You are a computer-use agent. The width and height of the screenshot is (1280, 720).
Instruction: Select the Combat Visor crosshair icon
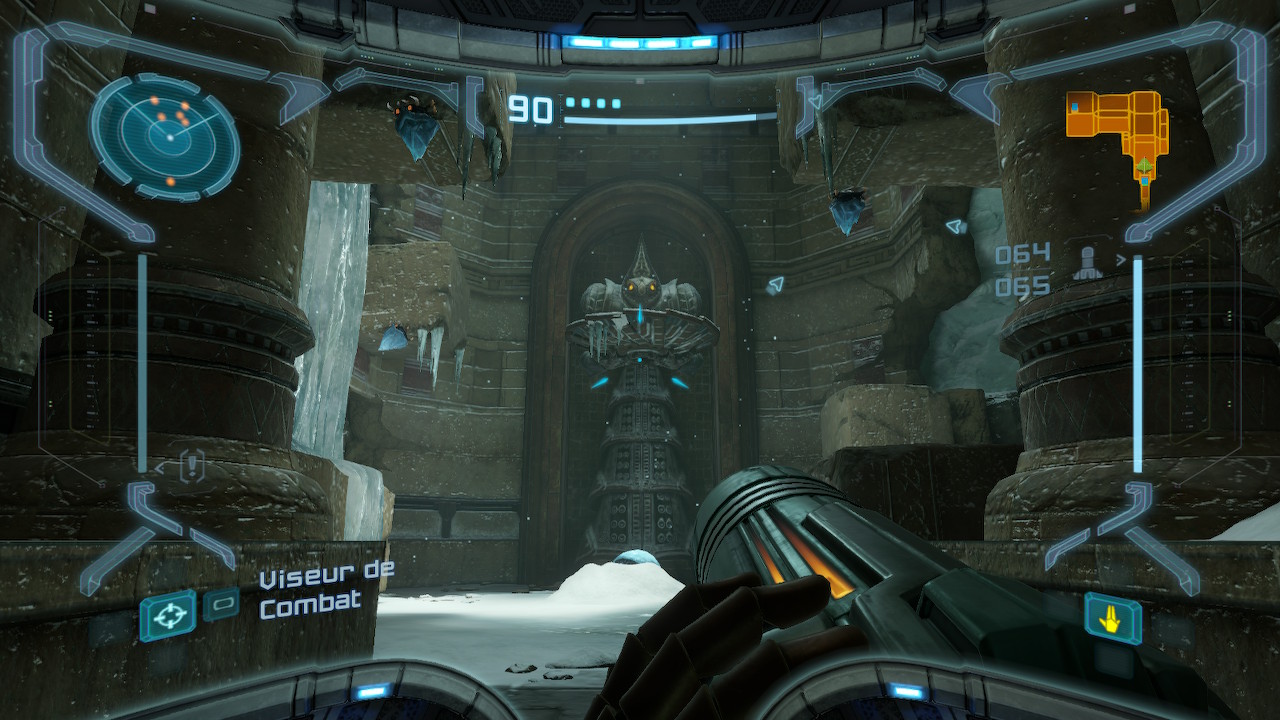[167, 615]
